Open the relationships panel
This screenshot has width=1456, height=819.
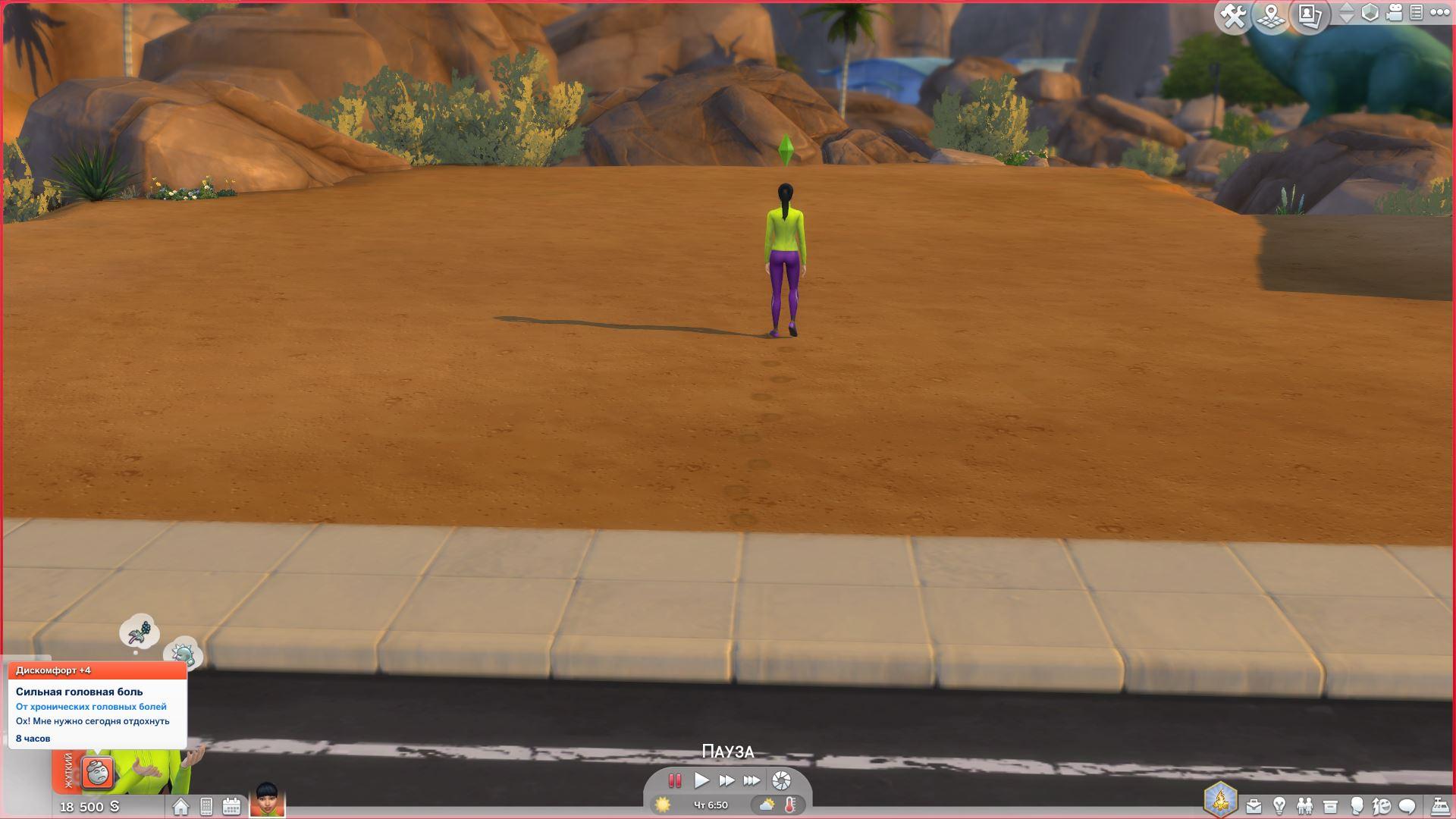click(1304, 805)
